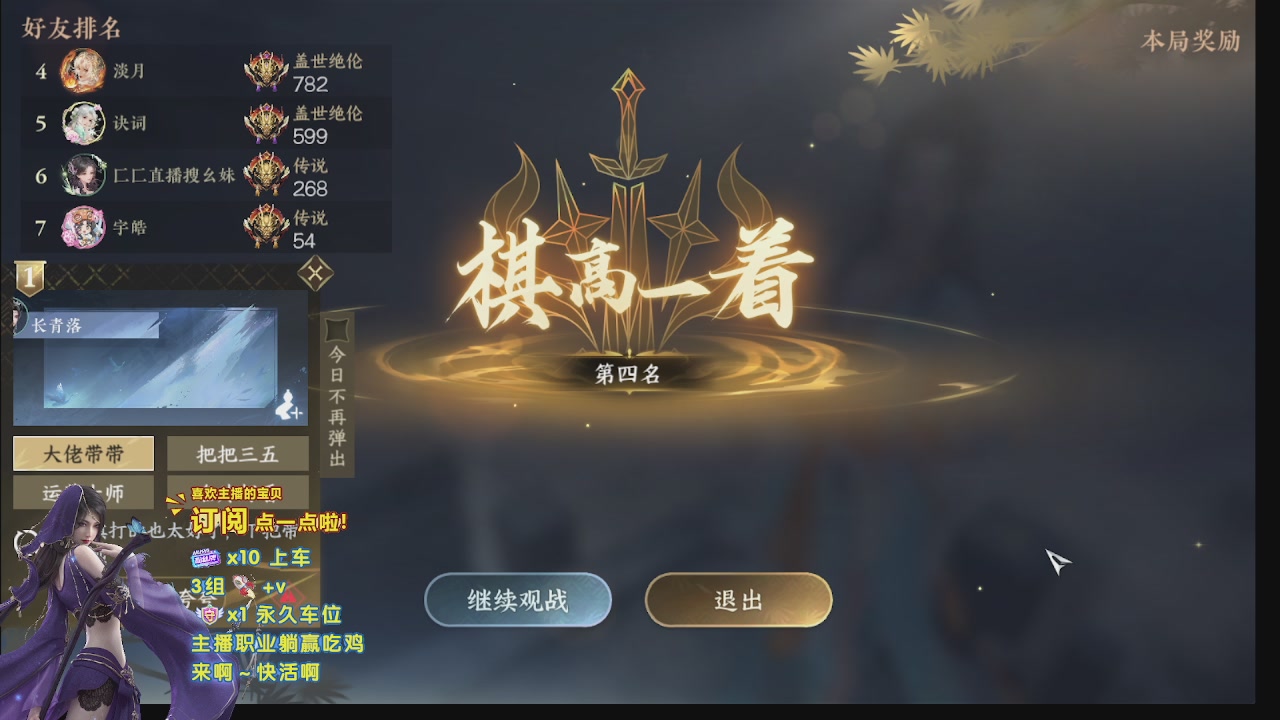
Task: Click 宇皓's avatar portrait
Action: coord(83,227)
